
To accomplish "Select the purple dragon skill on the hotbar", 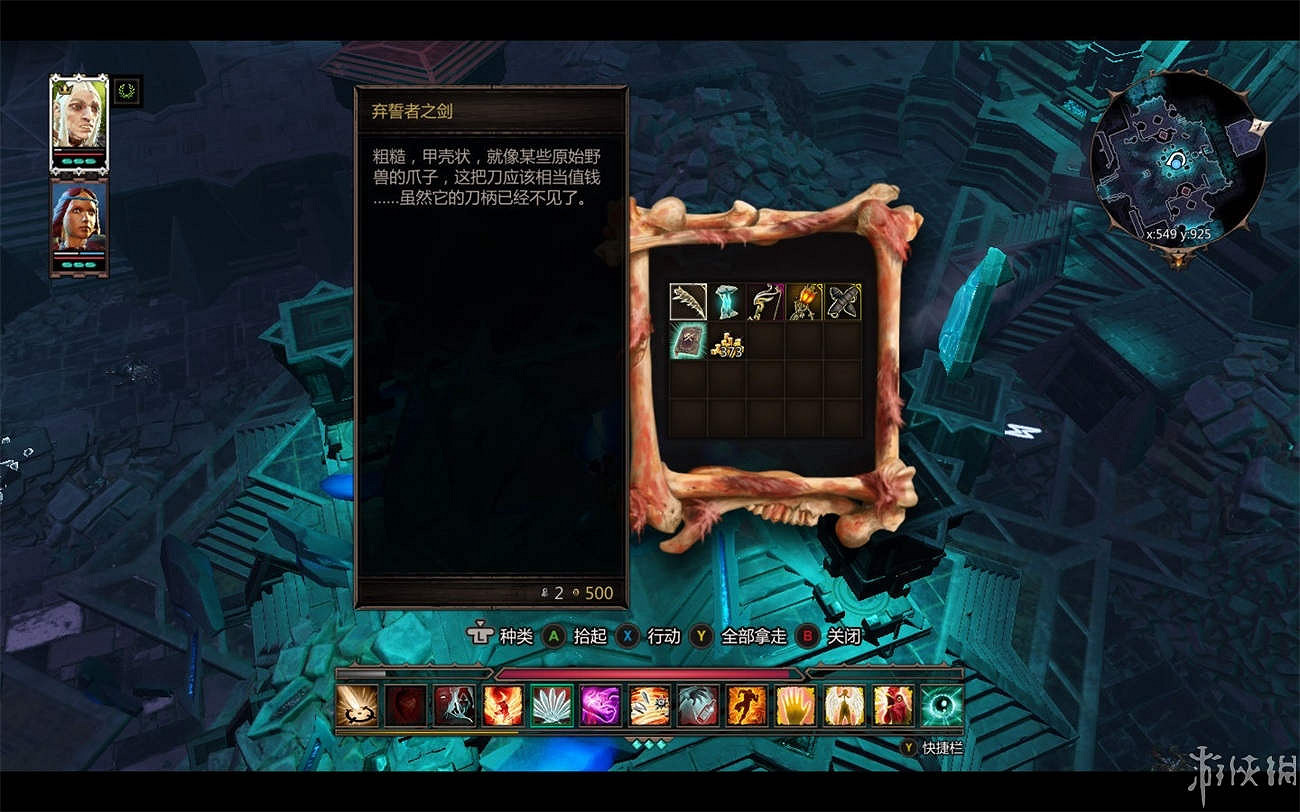I will click(x=600, y=706).
